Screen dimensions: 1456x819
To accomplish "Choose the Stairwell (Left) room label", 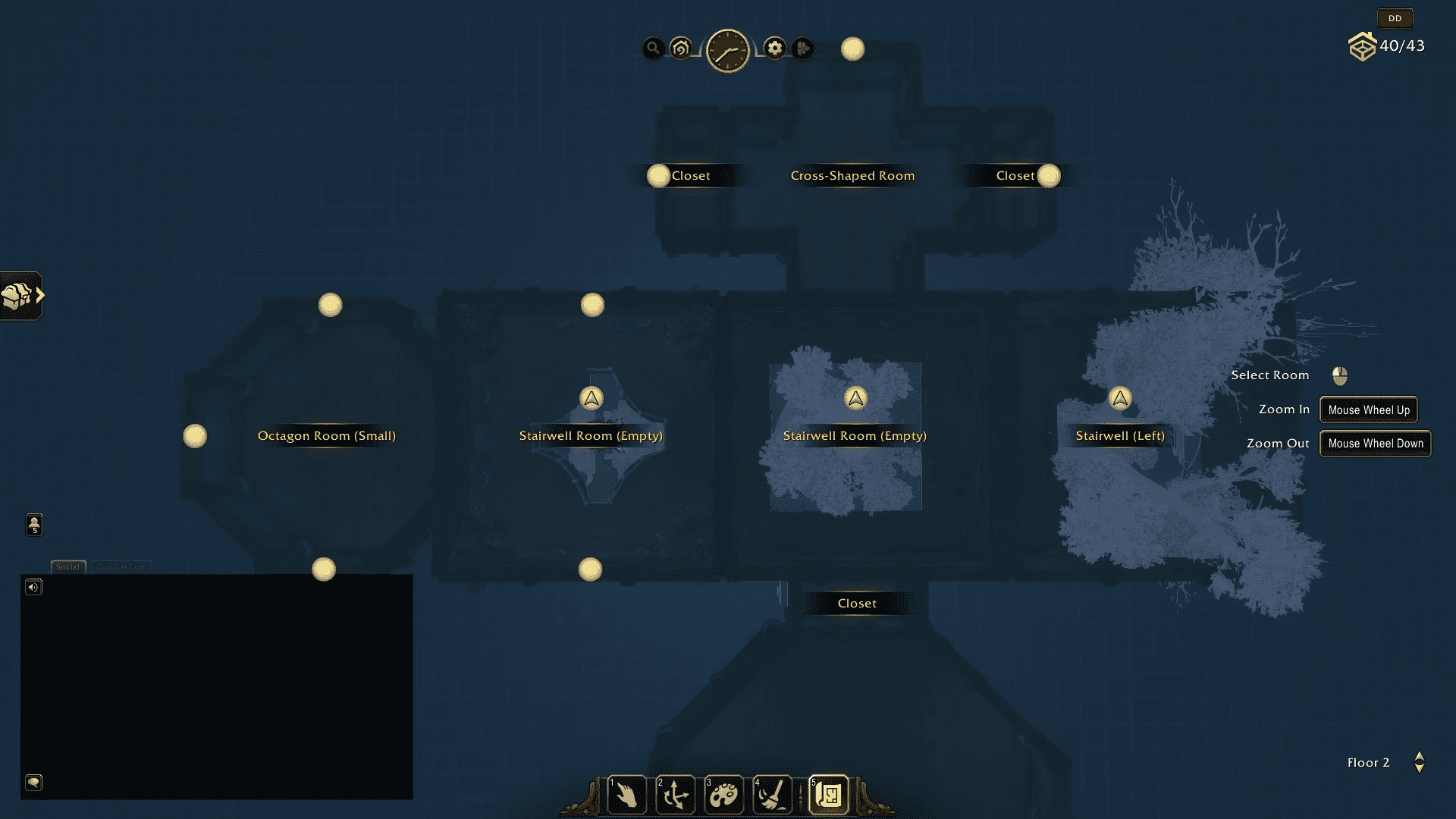I will coord(1119,436).
